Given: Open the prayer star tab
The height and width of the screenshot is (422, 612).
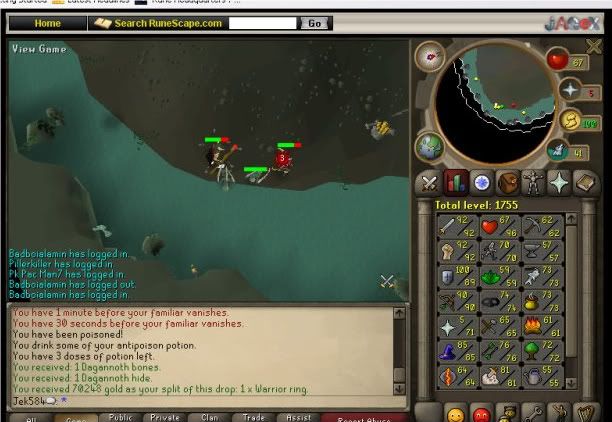Looking at the screenshot, I should coord(559,183).
